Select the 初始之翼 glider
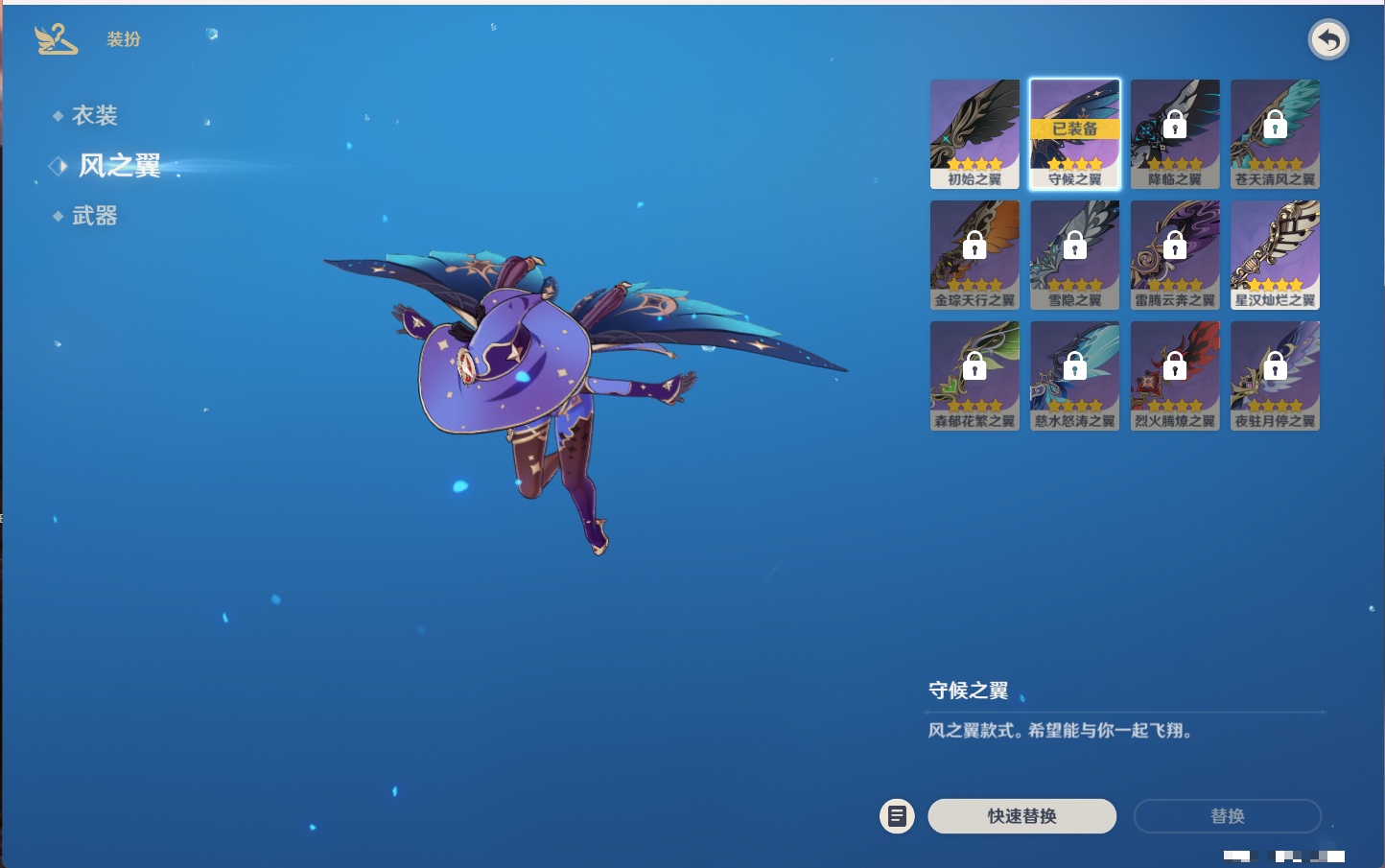 pos(974,134)
